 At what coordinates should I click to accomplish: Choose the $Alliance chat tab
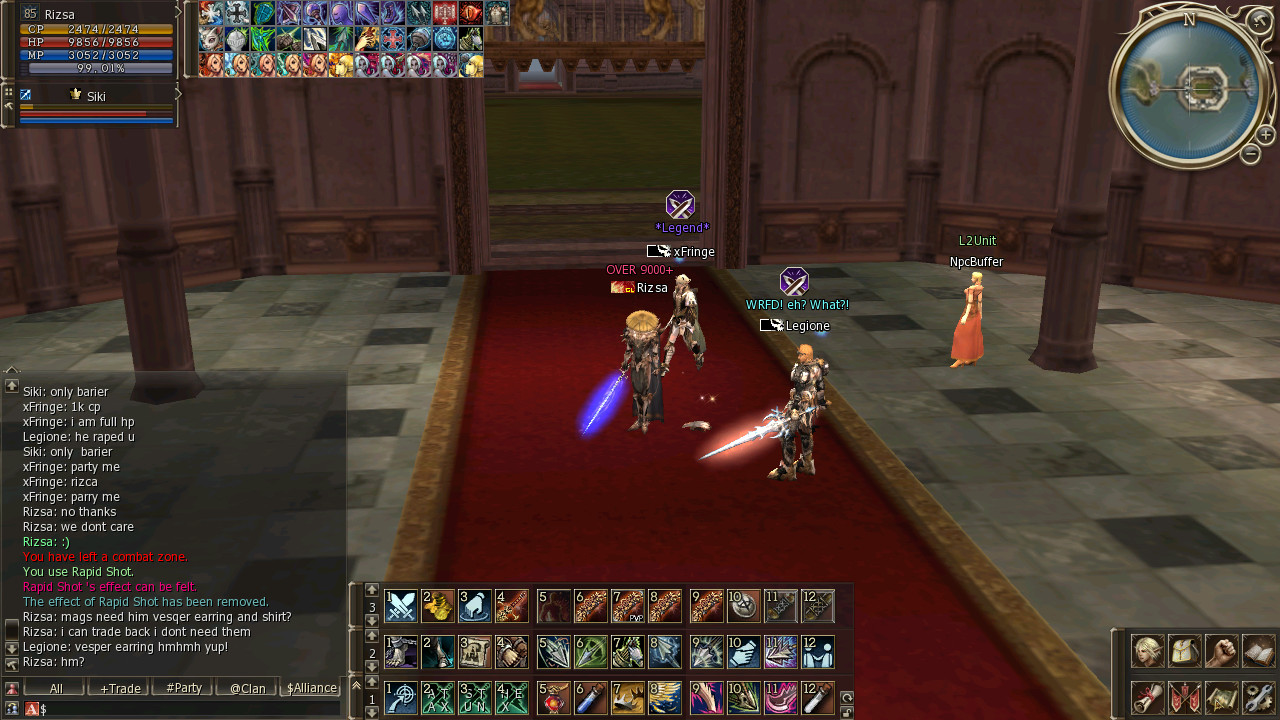tap(311, 688)
